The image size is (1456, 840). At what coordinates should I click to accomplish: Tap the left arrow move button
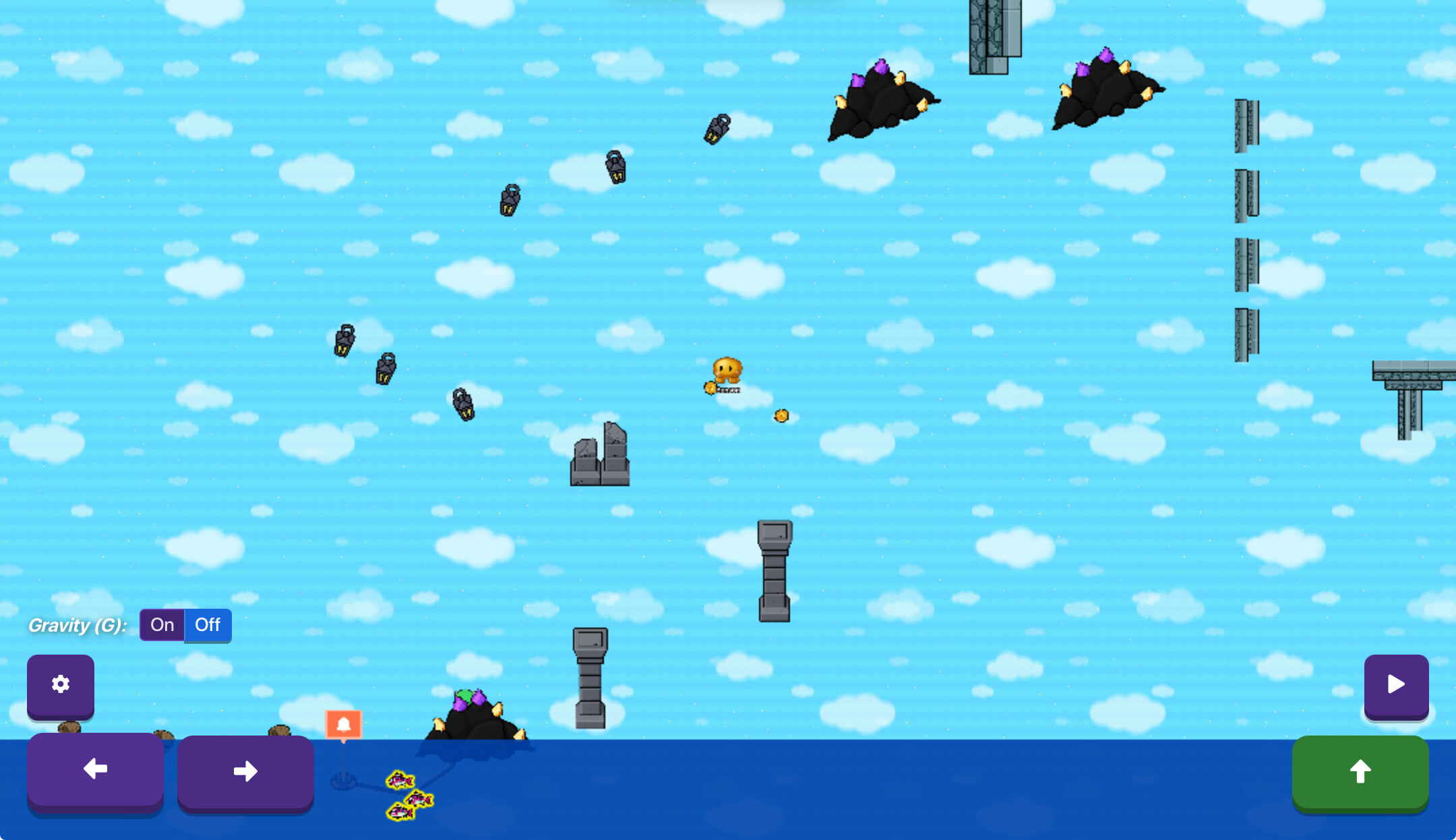click(95, 769)
